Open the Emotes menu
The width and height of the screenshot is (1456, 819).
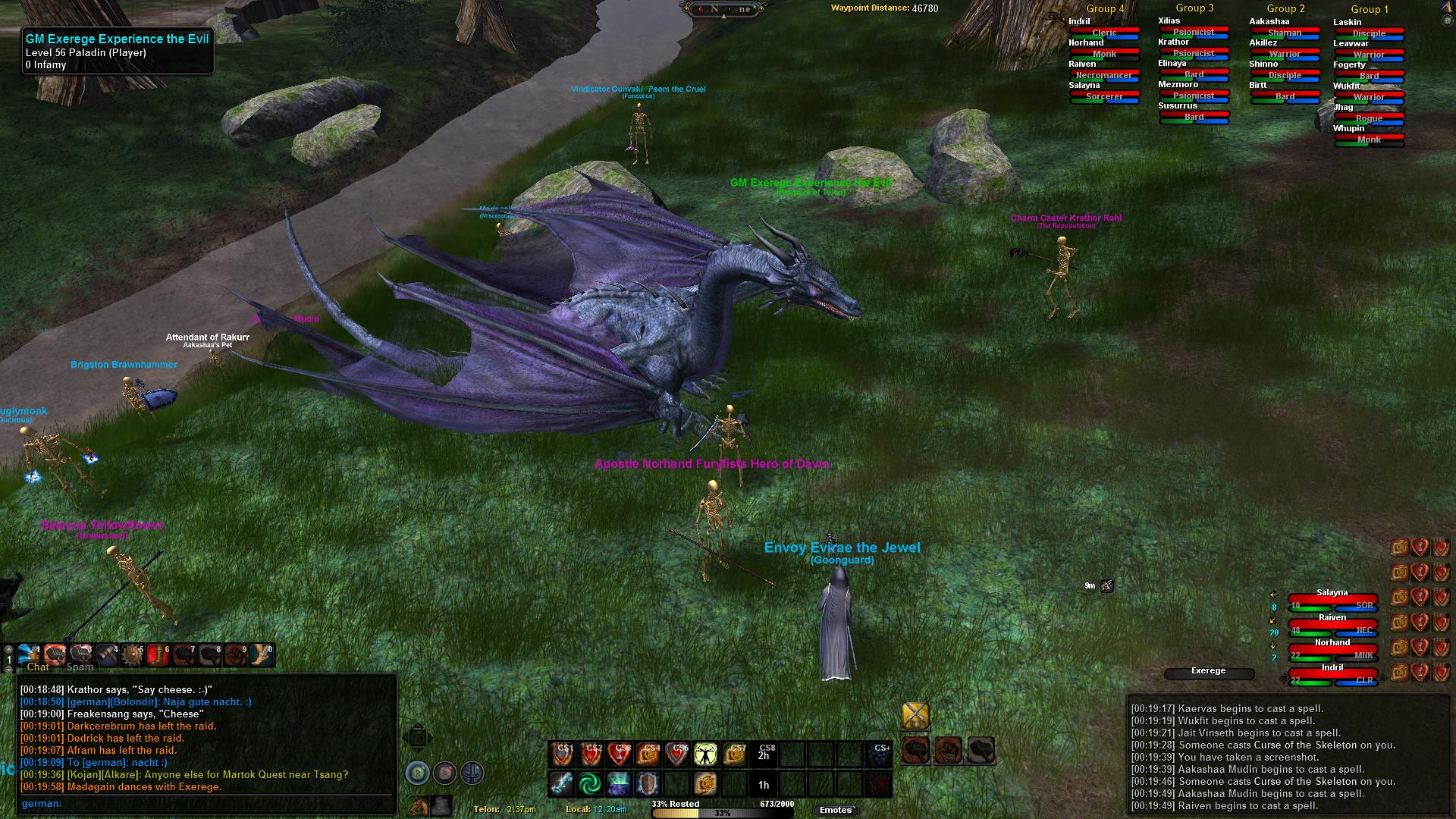click(x=836, y=810)
